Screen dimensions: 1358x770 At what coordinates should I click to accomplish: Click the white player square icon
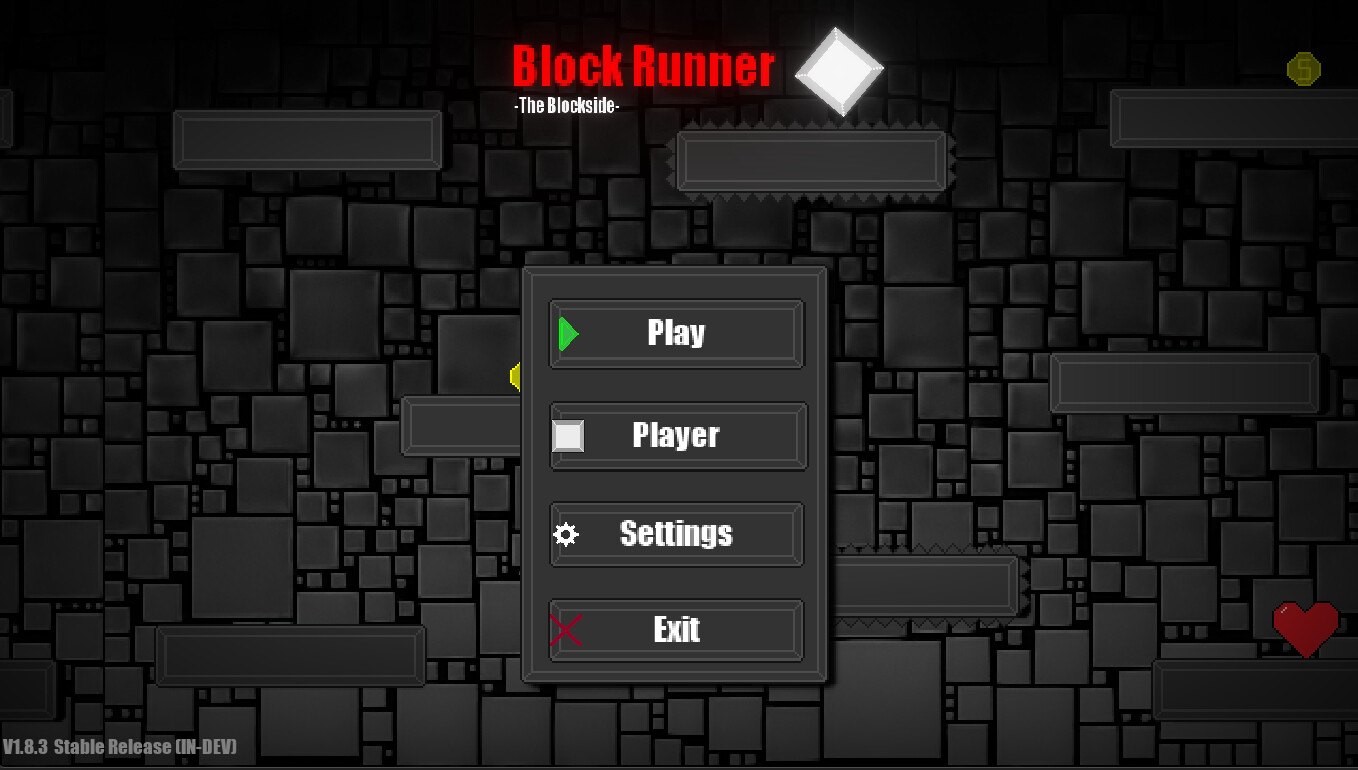(566, 435)
